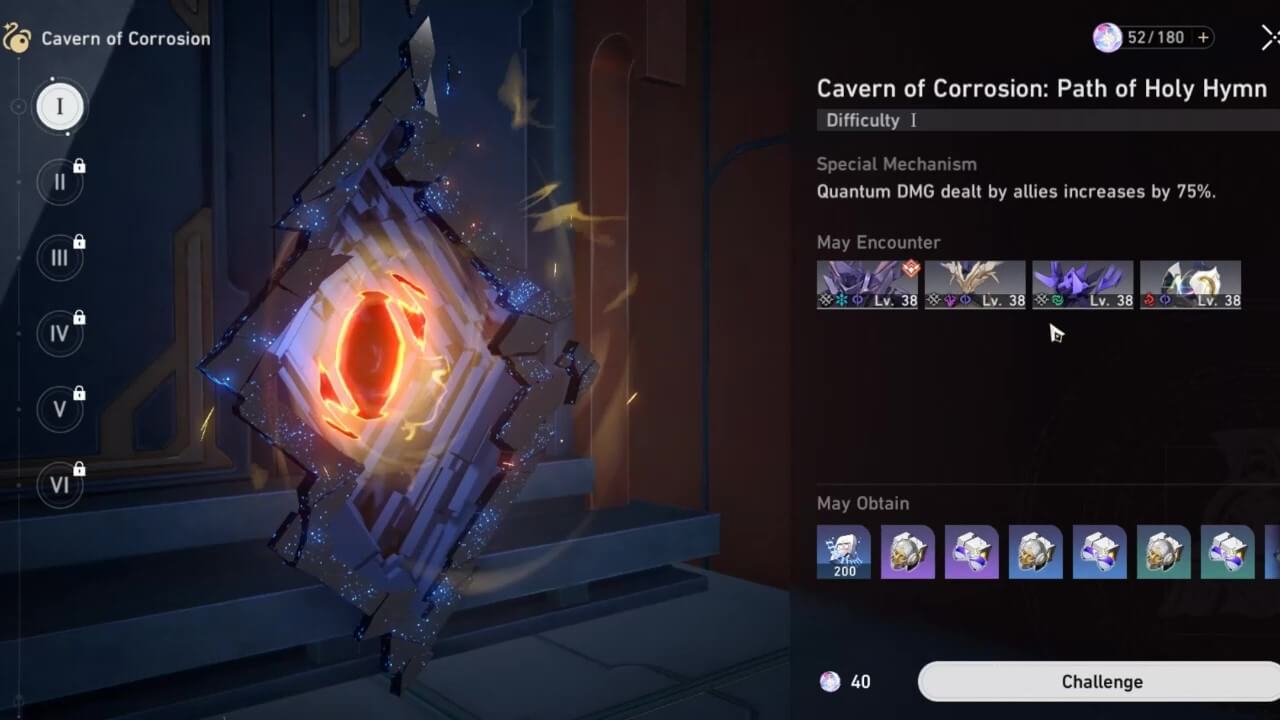Select locked difficulty level VI
The image size is (1280, 720).
point(60,485)
